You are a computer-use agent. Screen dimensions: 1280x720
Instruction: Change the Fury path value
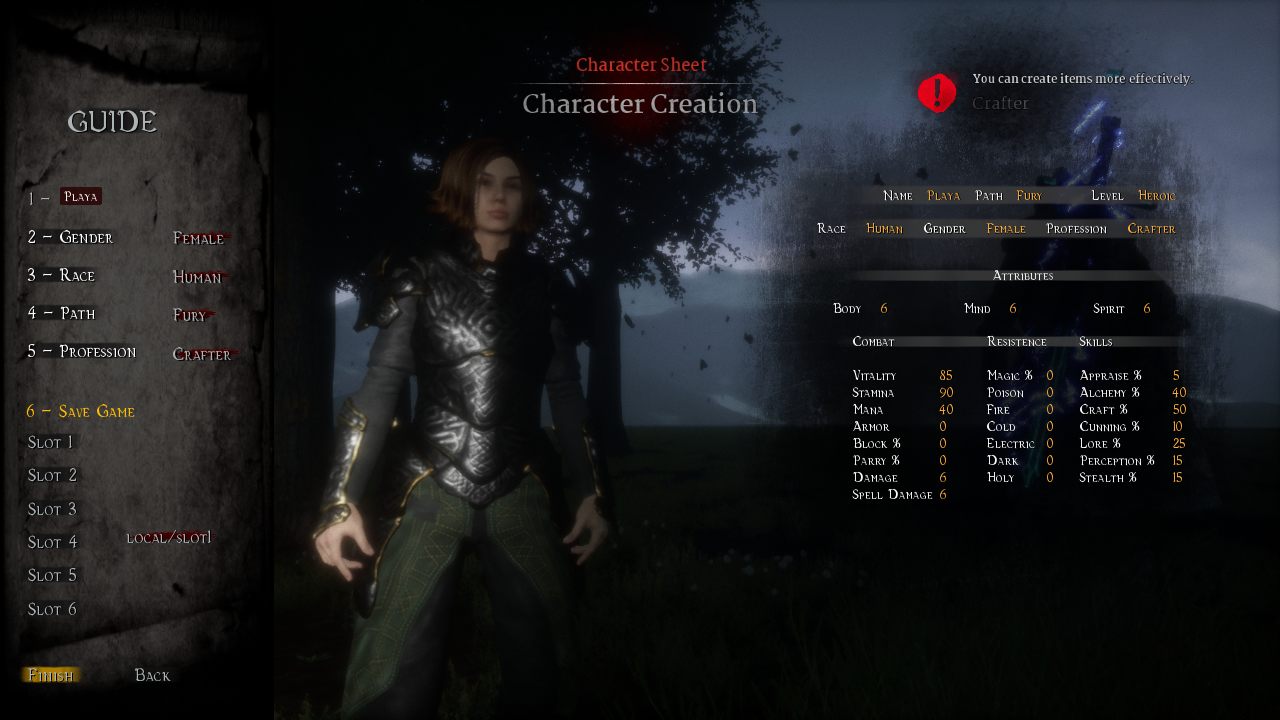click(x=190, y=315)
